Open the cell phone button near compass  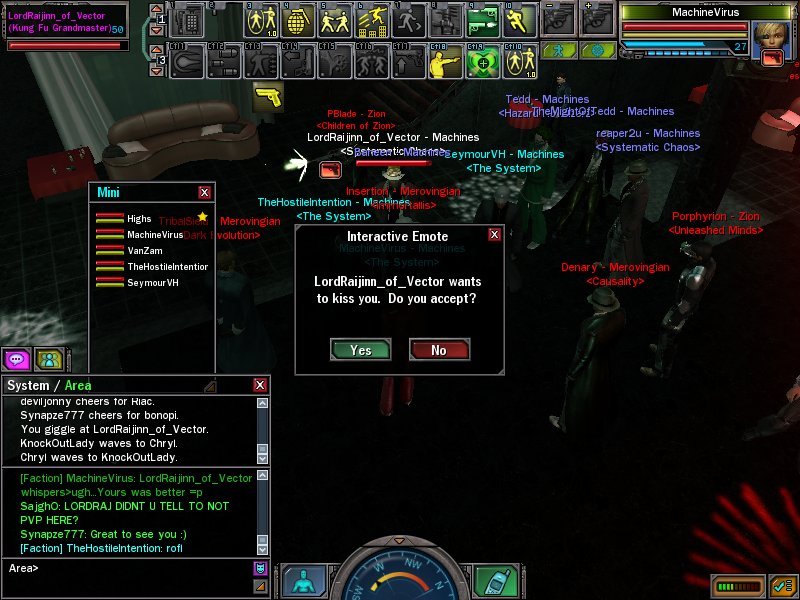click(493, 580)
